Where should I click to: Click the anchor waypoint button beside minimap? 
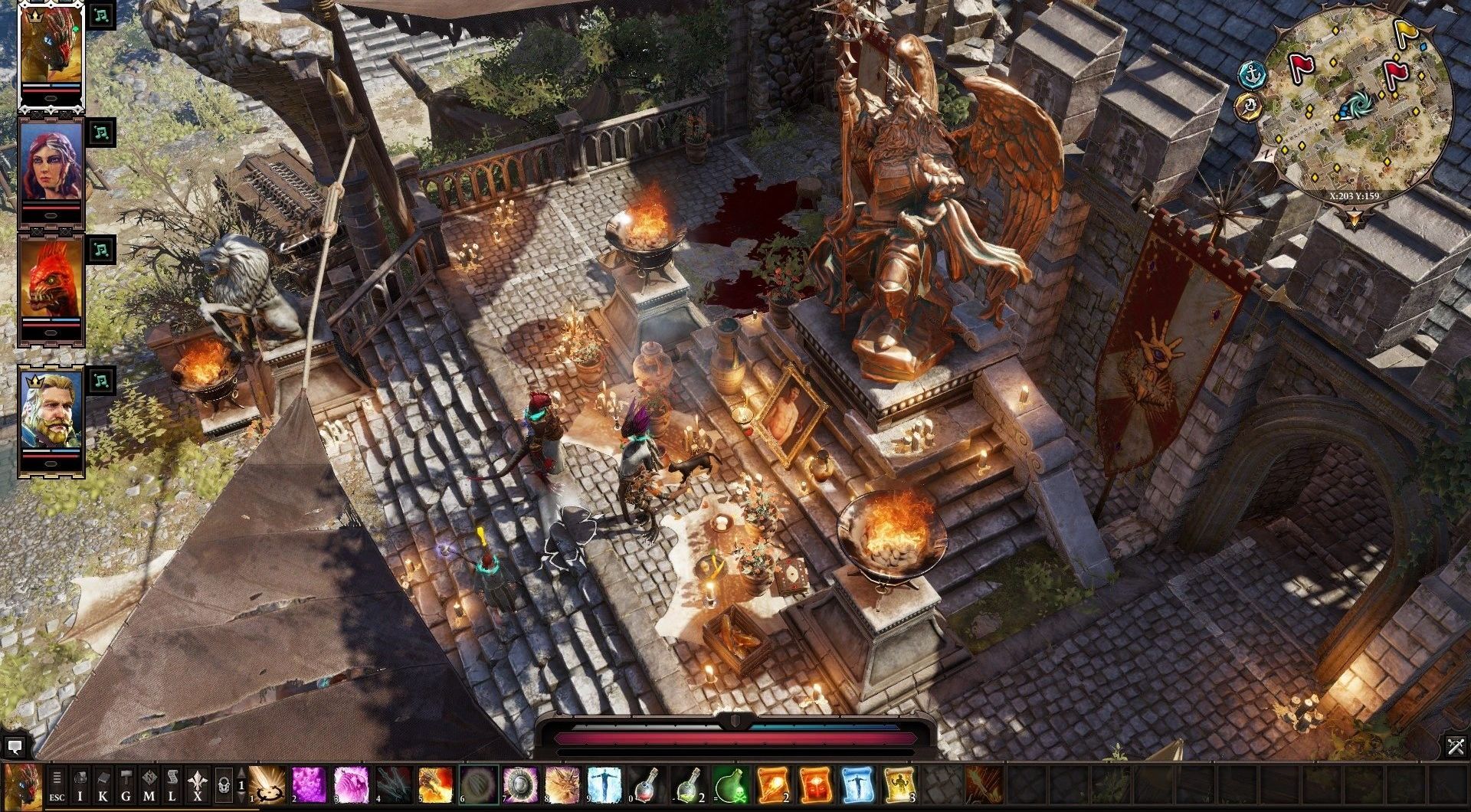click(x=1251, y=74)
